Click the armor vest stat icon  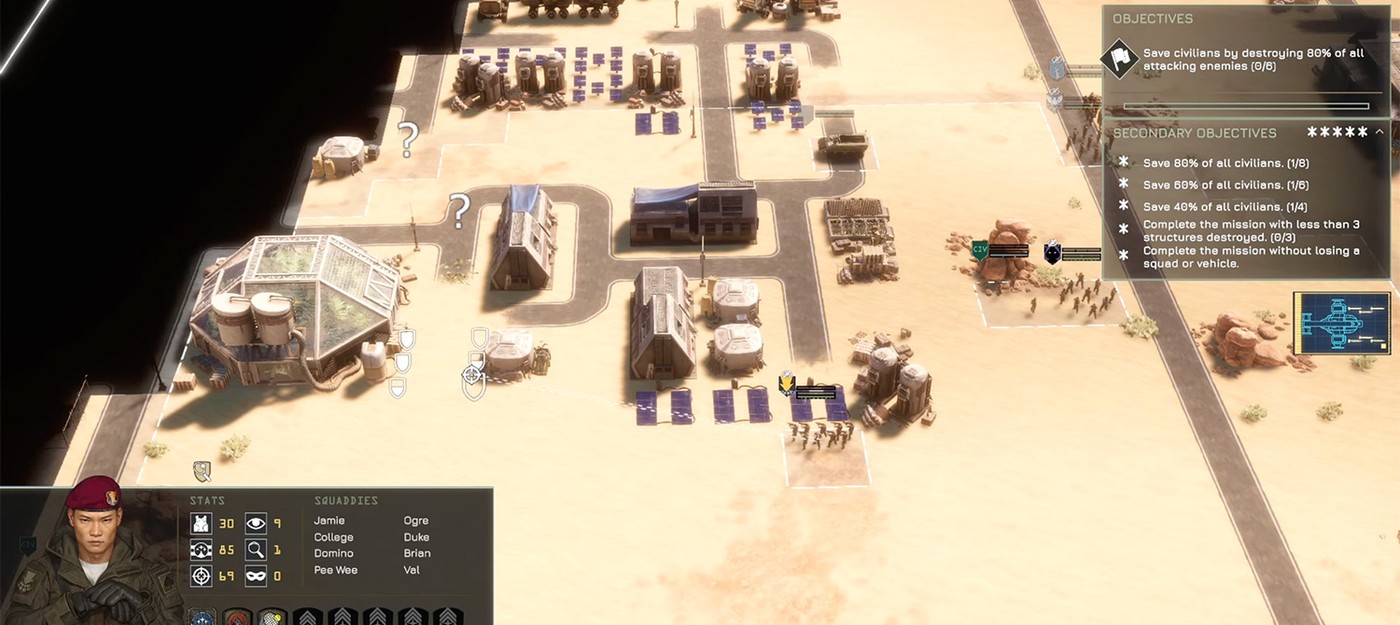(200, 523)
